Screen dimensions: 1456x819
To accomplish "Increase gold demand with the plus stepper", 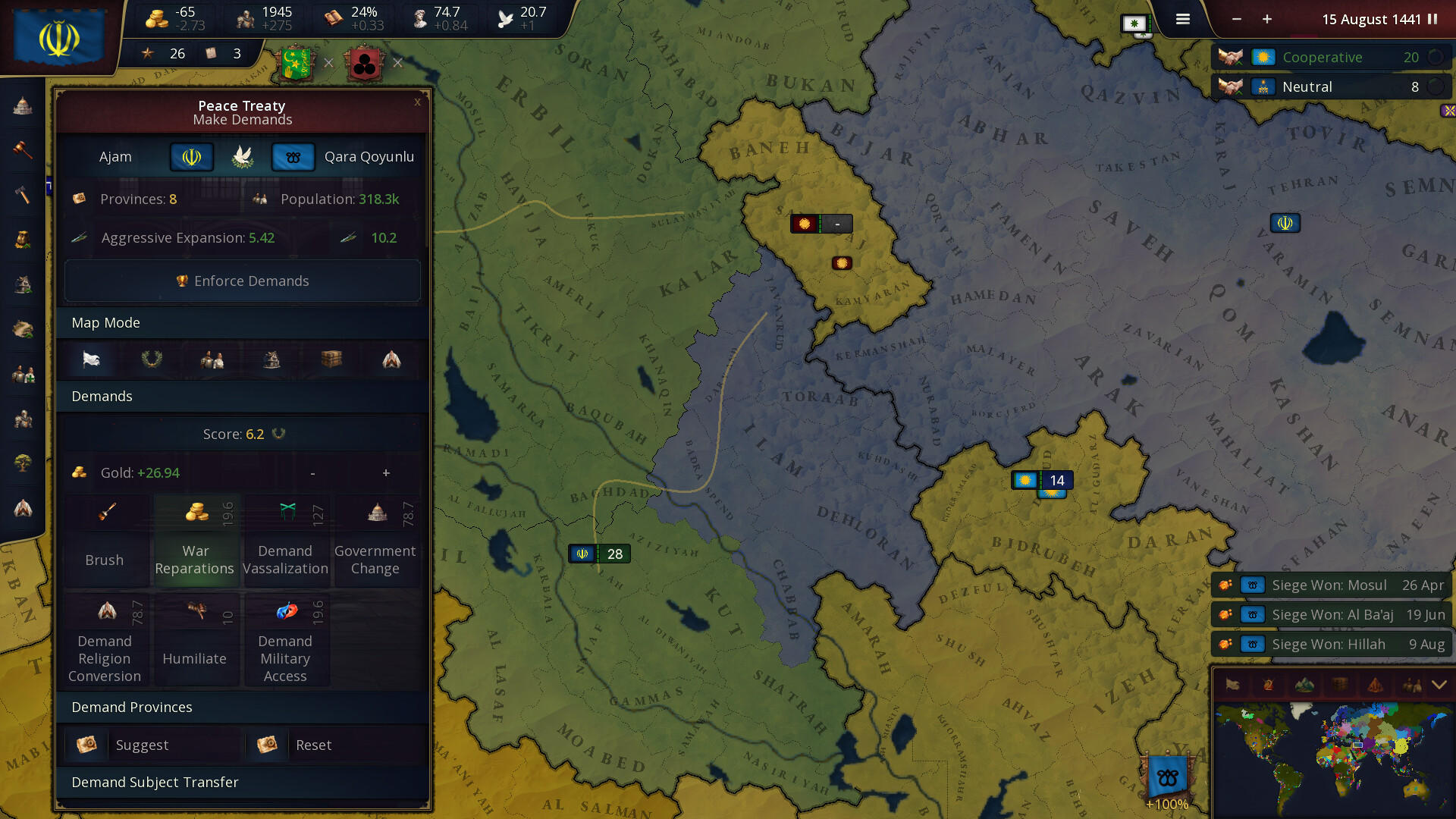I will (385, 472).
